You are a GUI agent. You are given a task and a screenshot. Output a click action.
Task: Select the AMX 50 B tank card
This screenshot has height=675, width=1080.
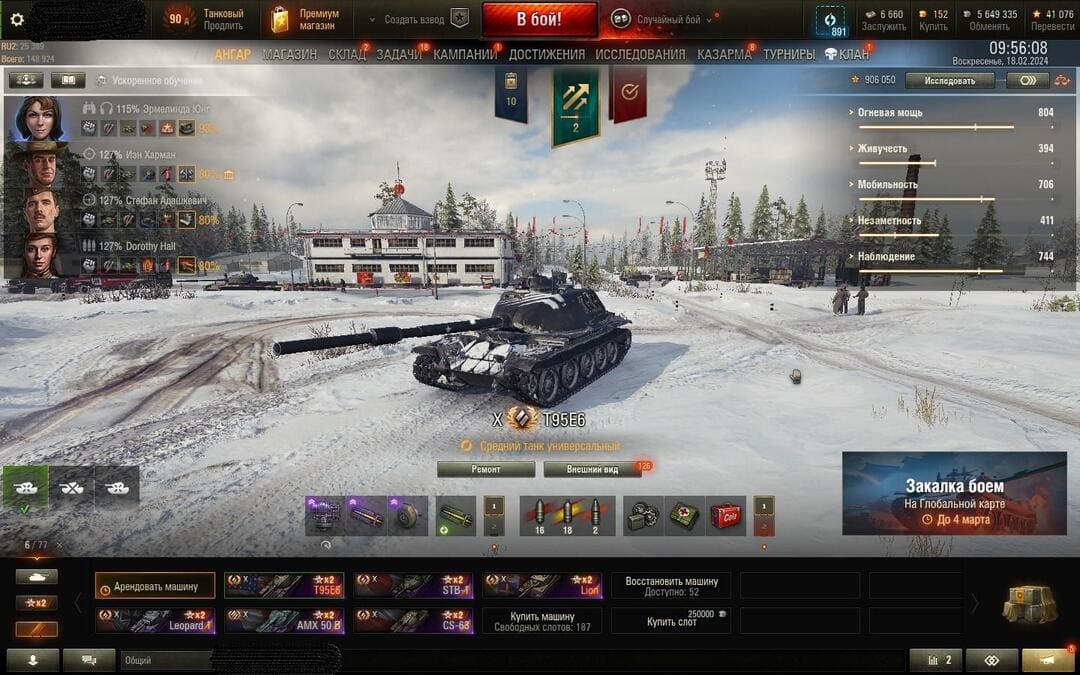click(284, 621)
